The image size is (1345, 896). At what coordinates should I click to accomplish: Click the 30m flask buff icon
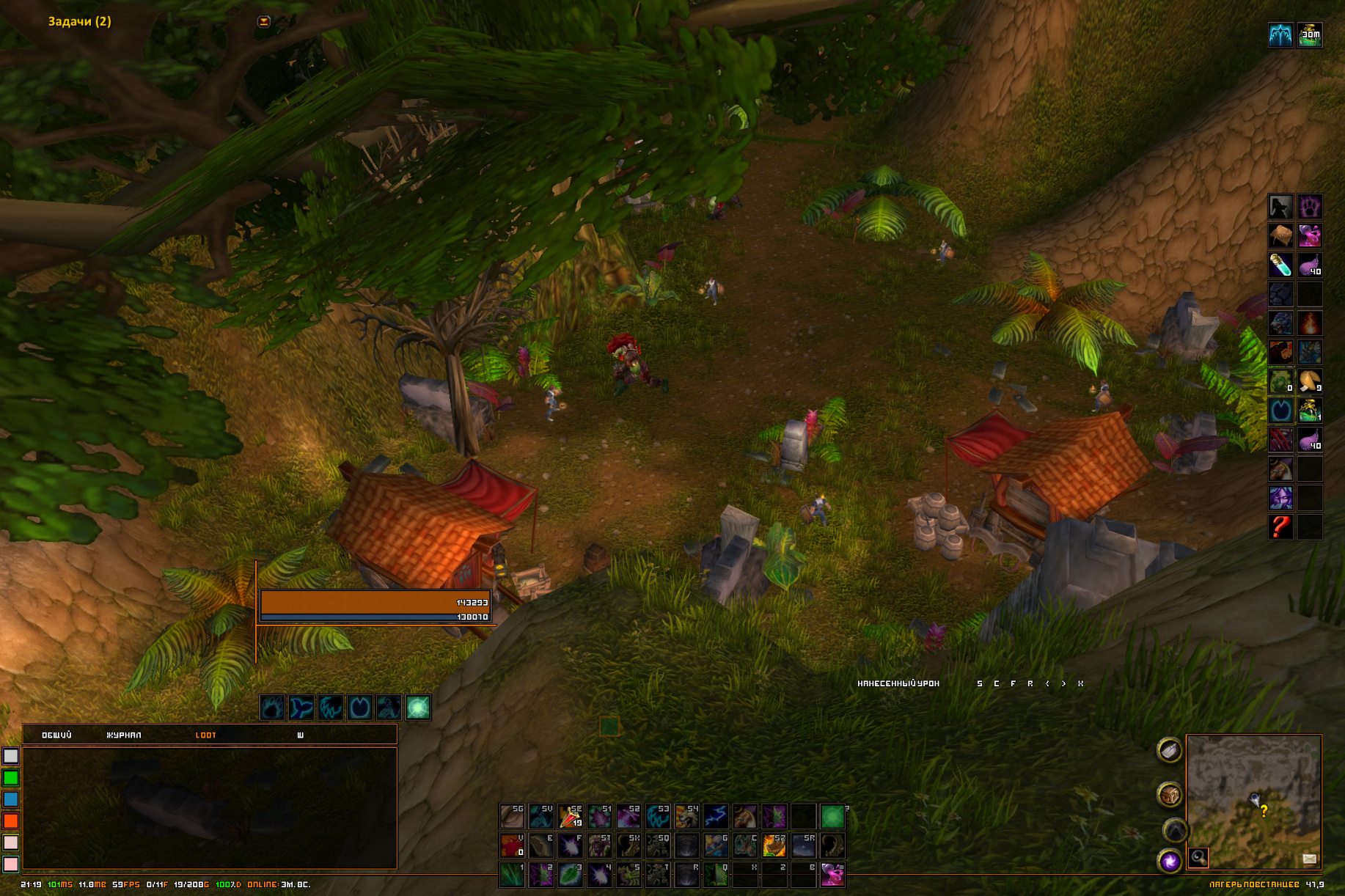click(x=1310, y=35)
